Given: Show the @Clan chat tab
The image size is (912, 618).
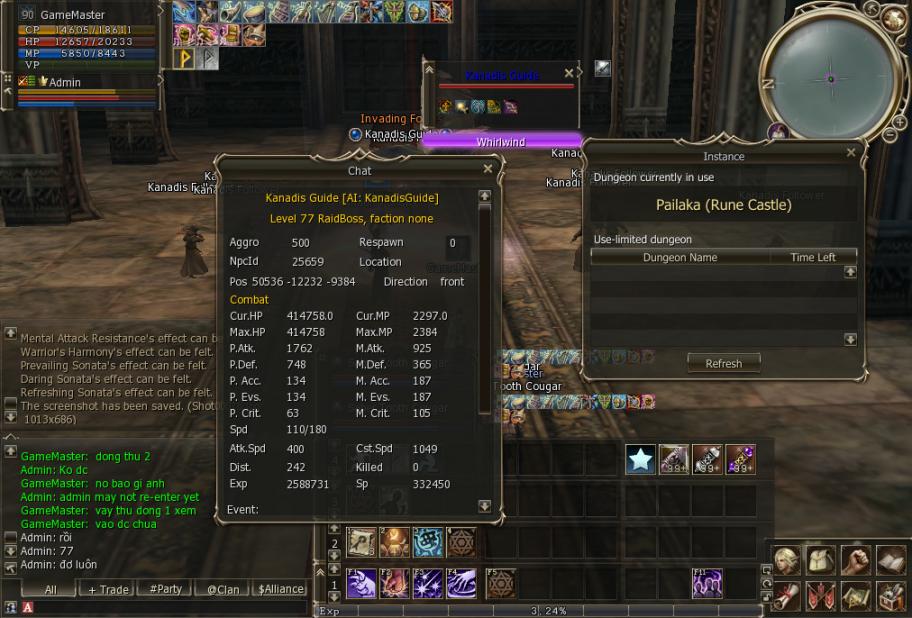Looking at the screenshot, I should 222,589.
